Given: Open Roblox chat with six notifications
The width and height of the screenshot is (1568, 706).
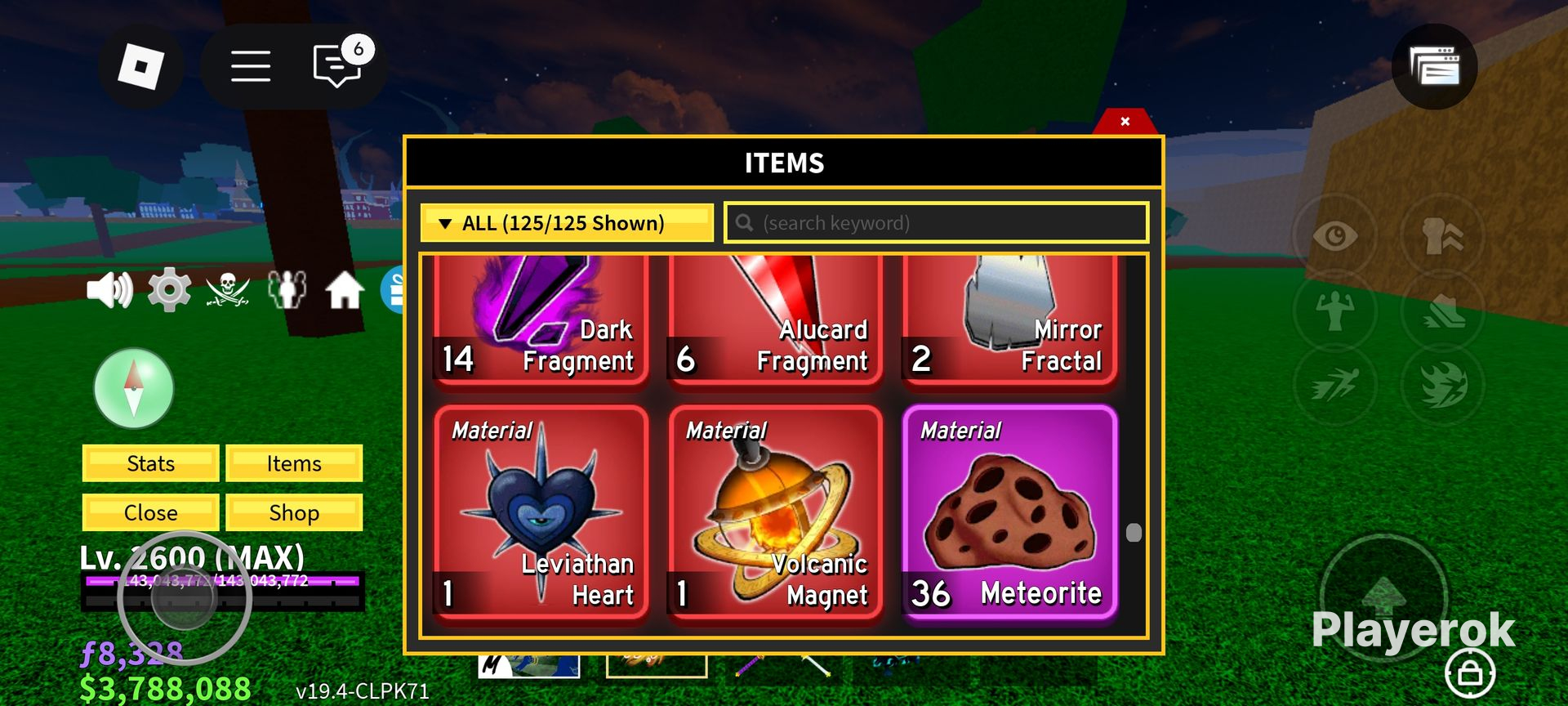Looking at the screenshot, I should 337,66.
